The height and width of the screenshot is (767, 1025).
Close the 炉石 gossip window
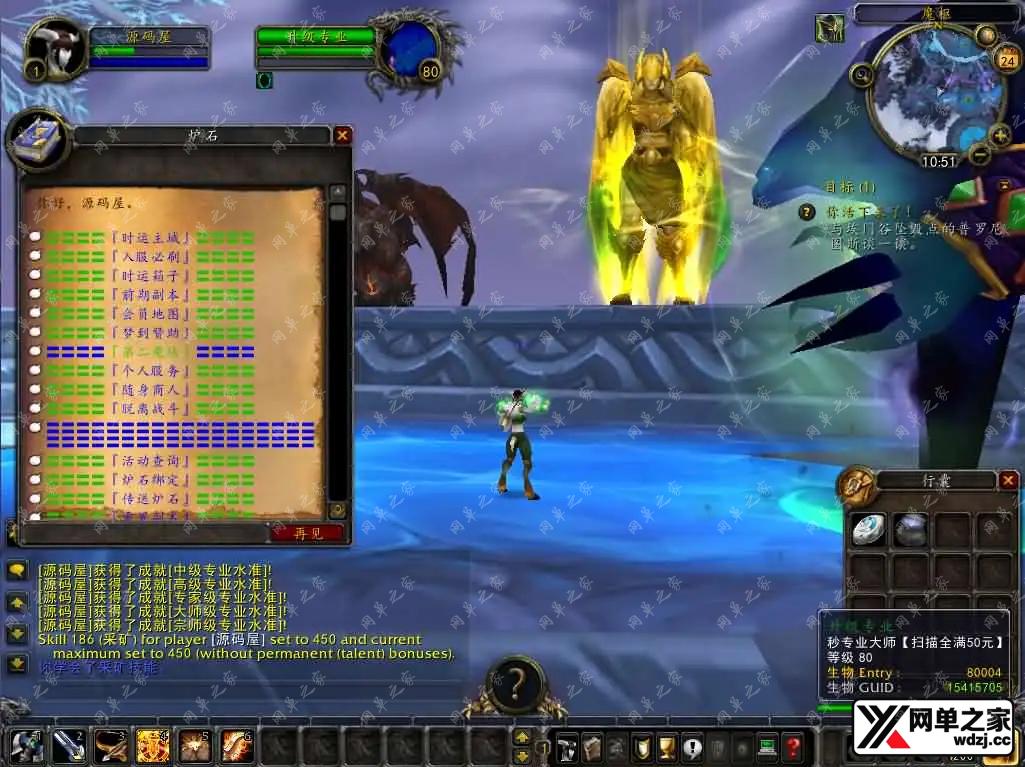pyautogui.click(x=342, y=135)
